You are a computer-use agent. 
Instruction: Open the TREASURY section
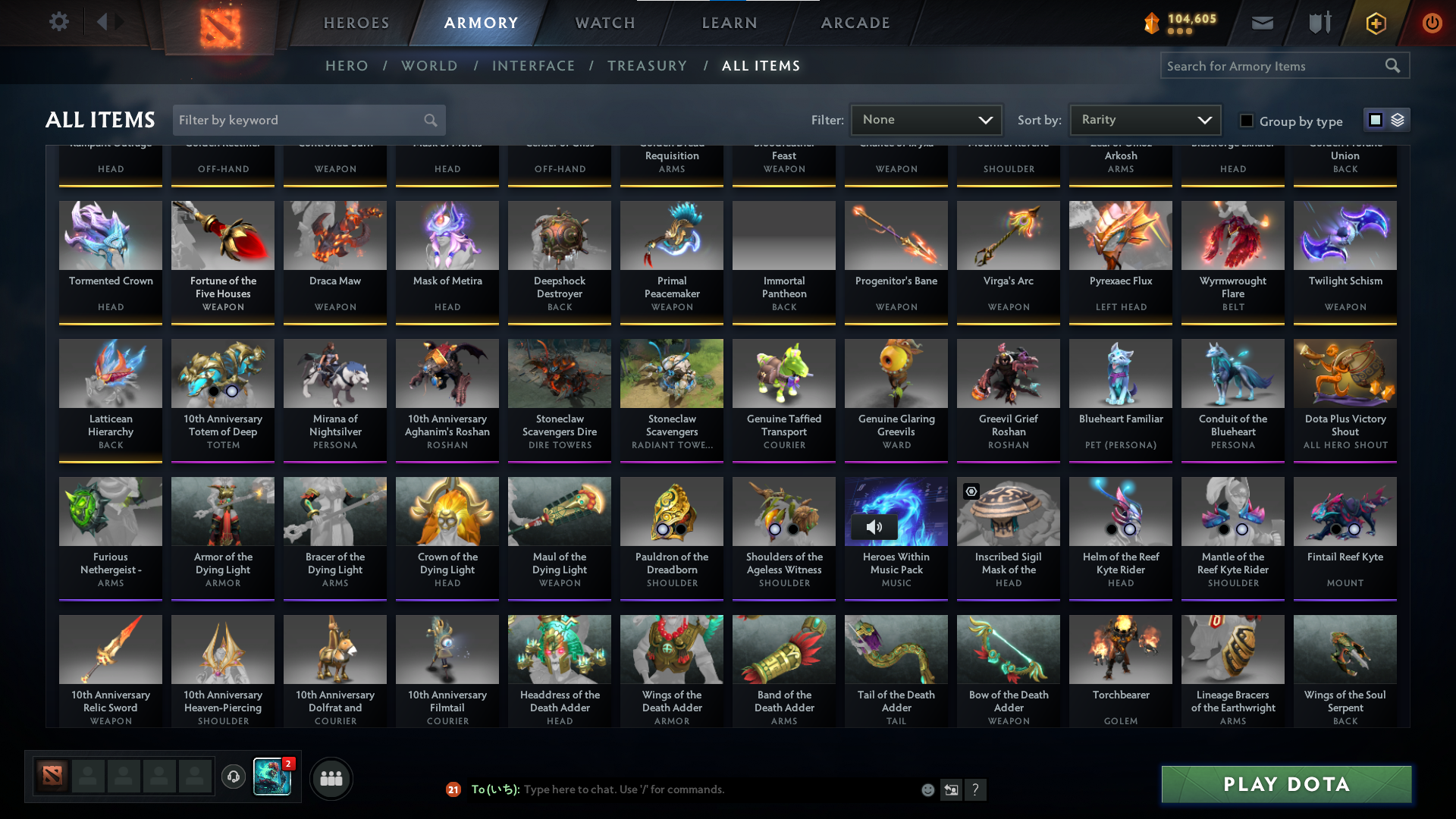pyautogui.click(x=647, y=66)
